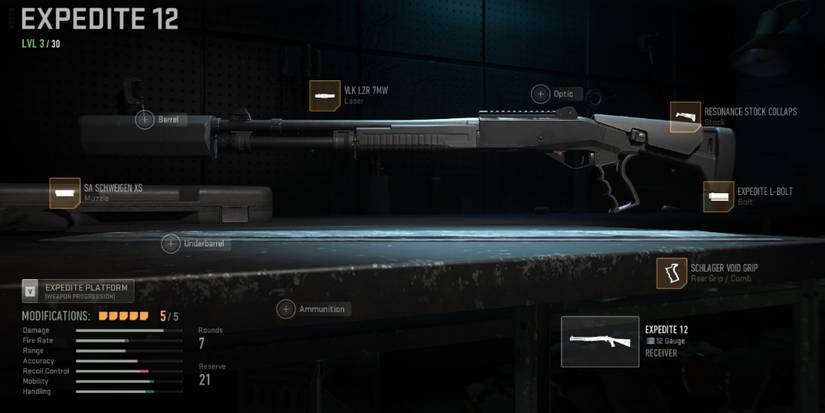Select the Schlager Void Grip rear grip
This screenshot has height=413, width=825.
[x=671, y=273]
